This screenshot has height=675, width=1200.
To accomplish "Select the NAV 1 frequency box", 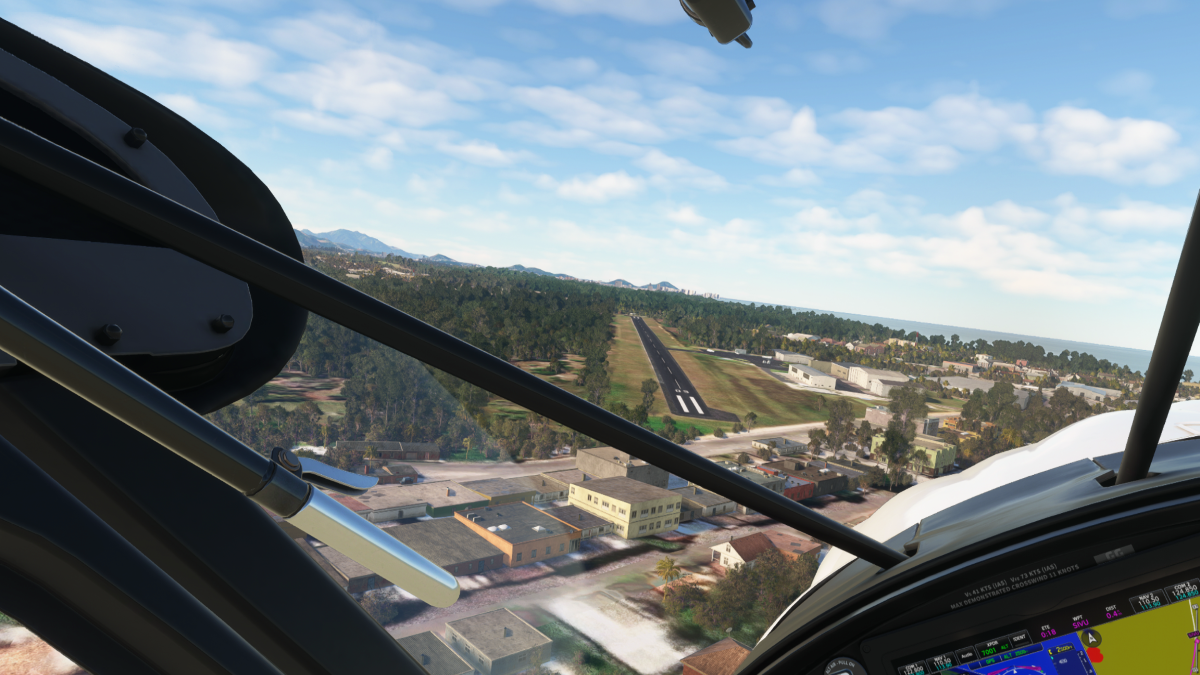I will coord(940,663).
